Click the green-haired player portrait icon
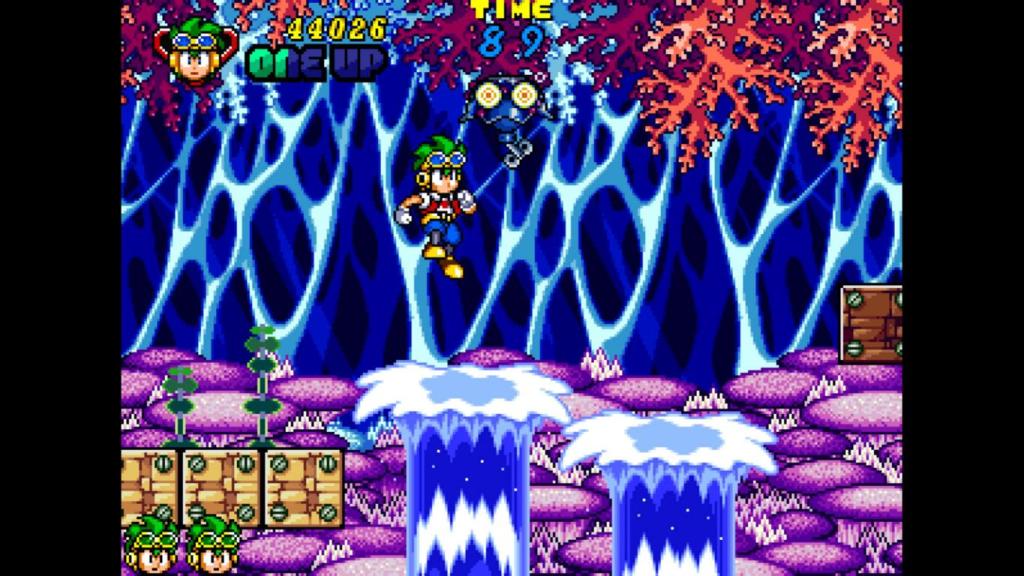Image resolution: width=1024 pixels, height=576 pixels. coord(193,50)
